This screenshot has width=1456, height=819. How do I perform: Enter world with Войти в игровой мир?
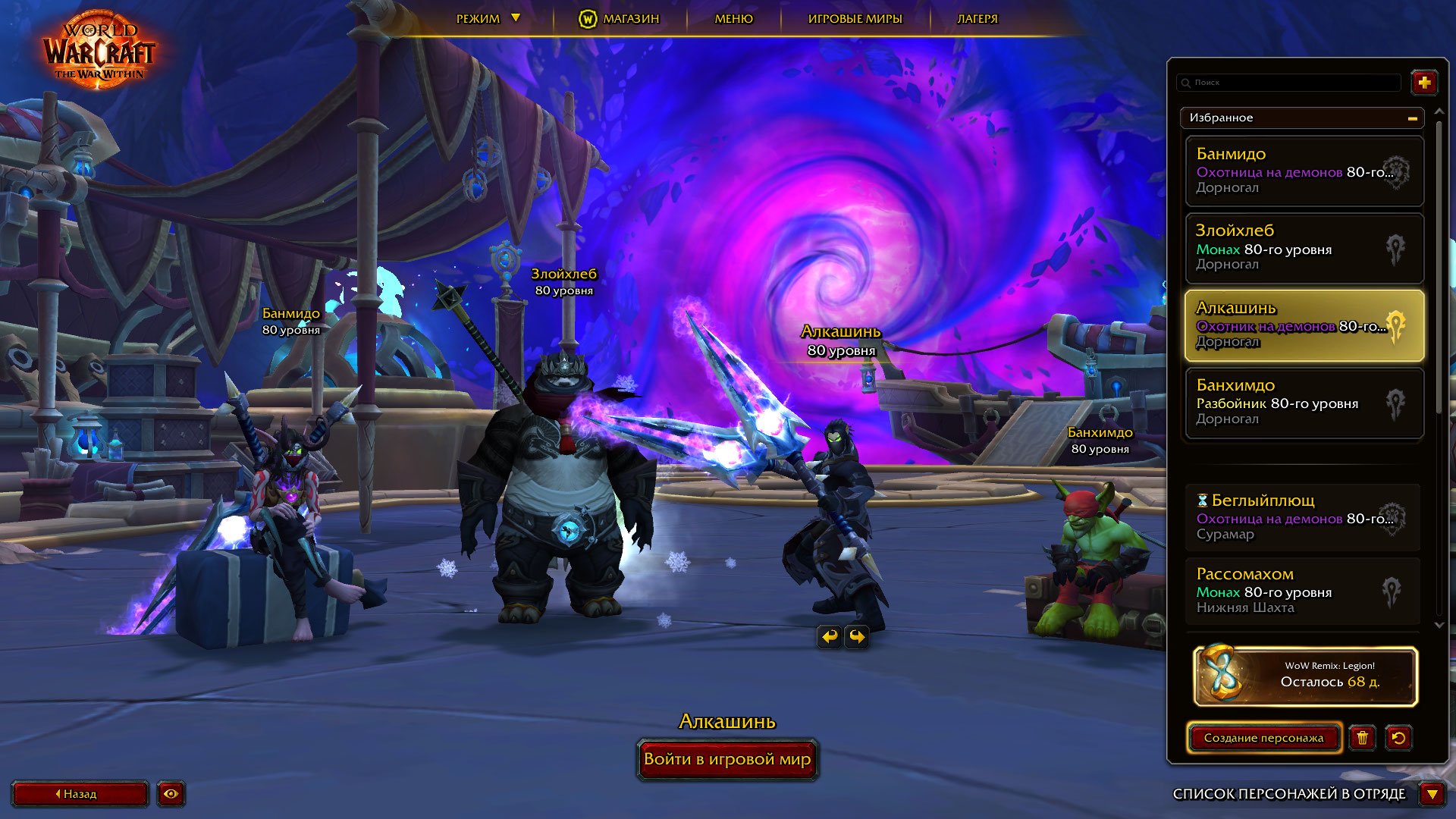727,759
